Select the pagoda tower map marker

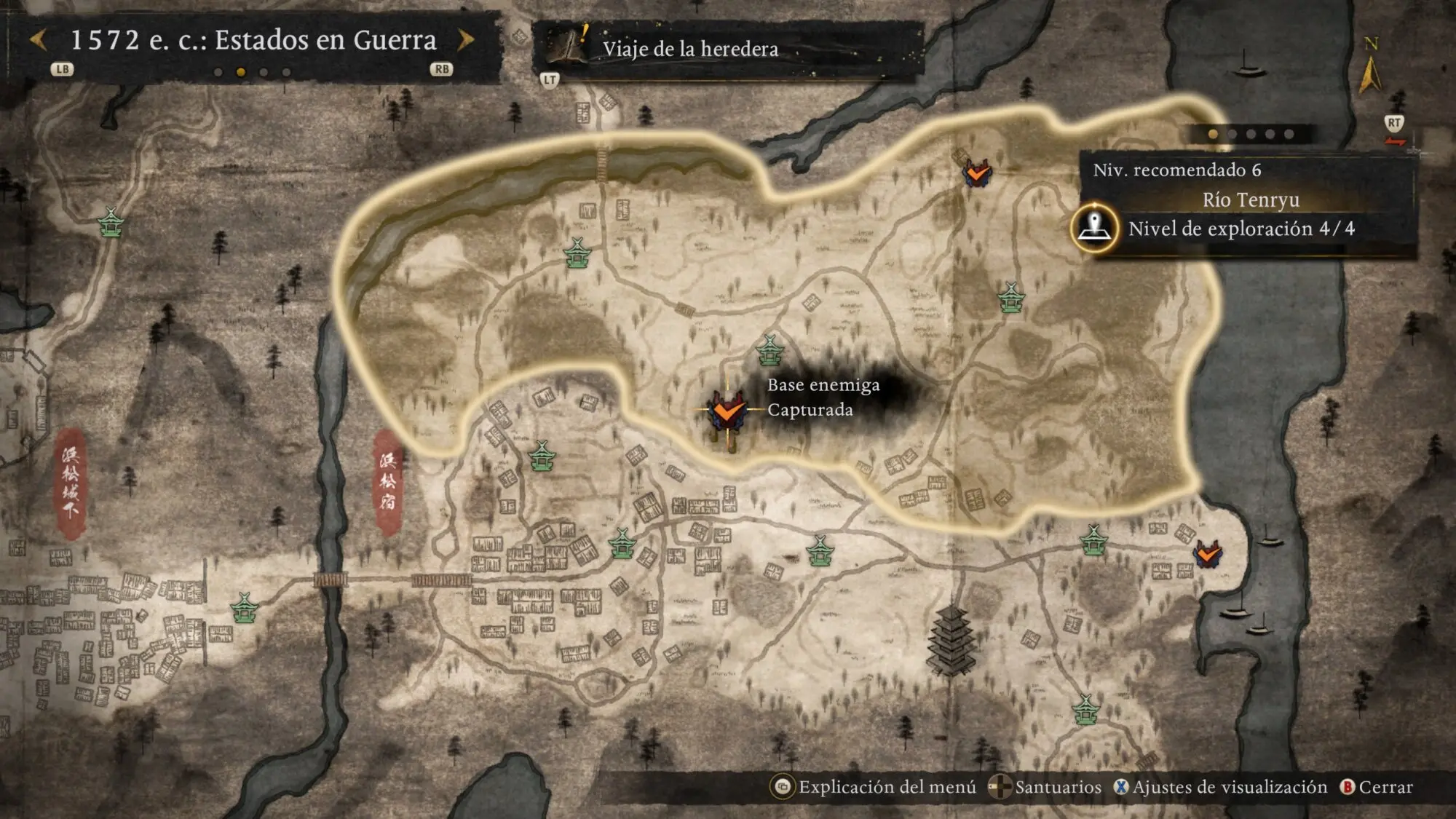[x=951, y=641]
